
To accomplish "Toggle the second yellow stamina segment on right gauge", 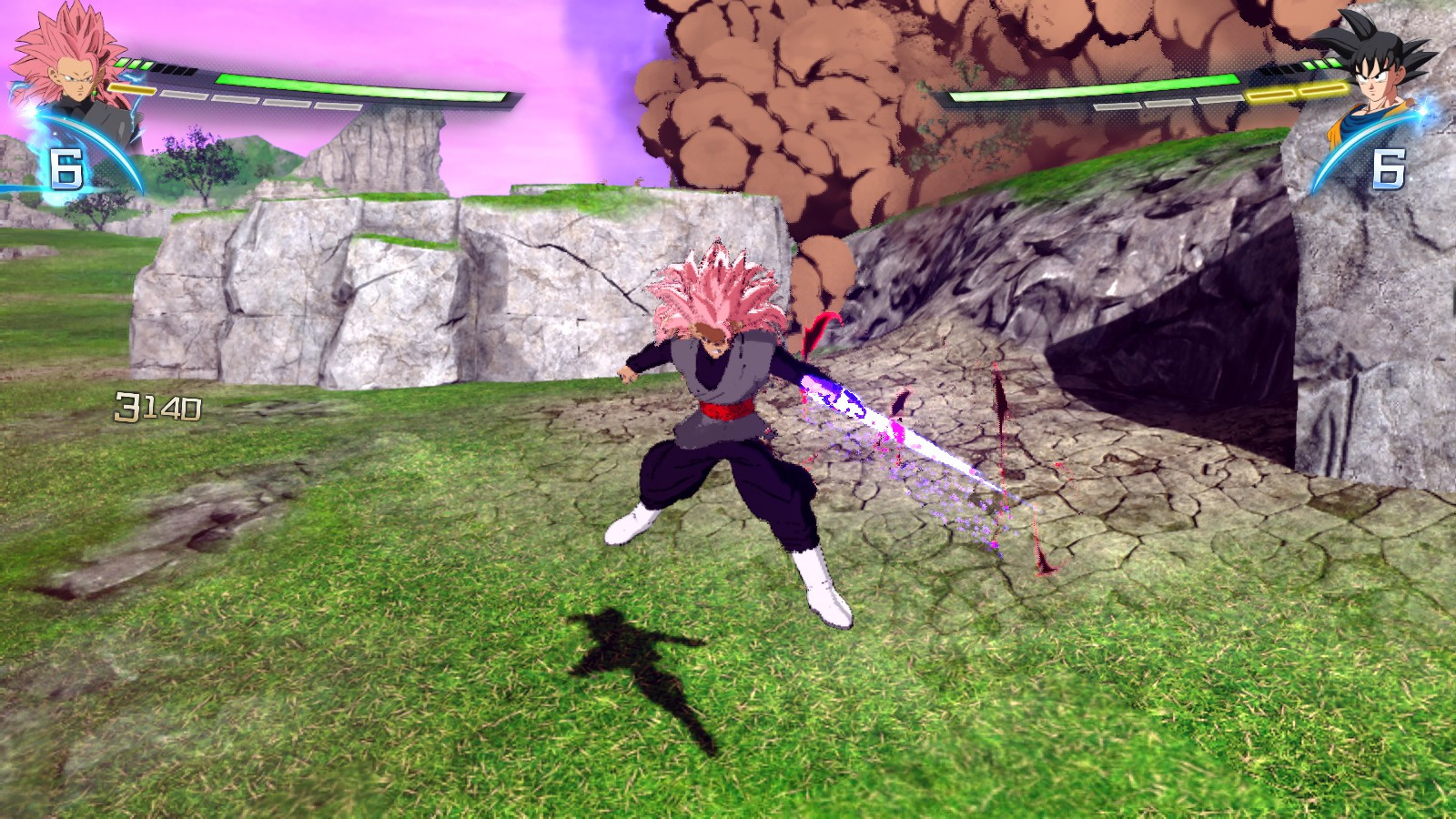I will (x=1321, y=90).
